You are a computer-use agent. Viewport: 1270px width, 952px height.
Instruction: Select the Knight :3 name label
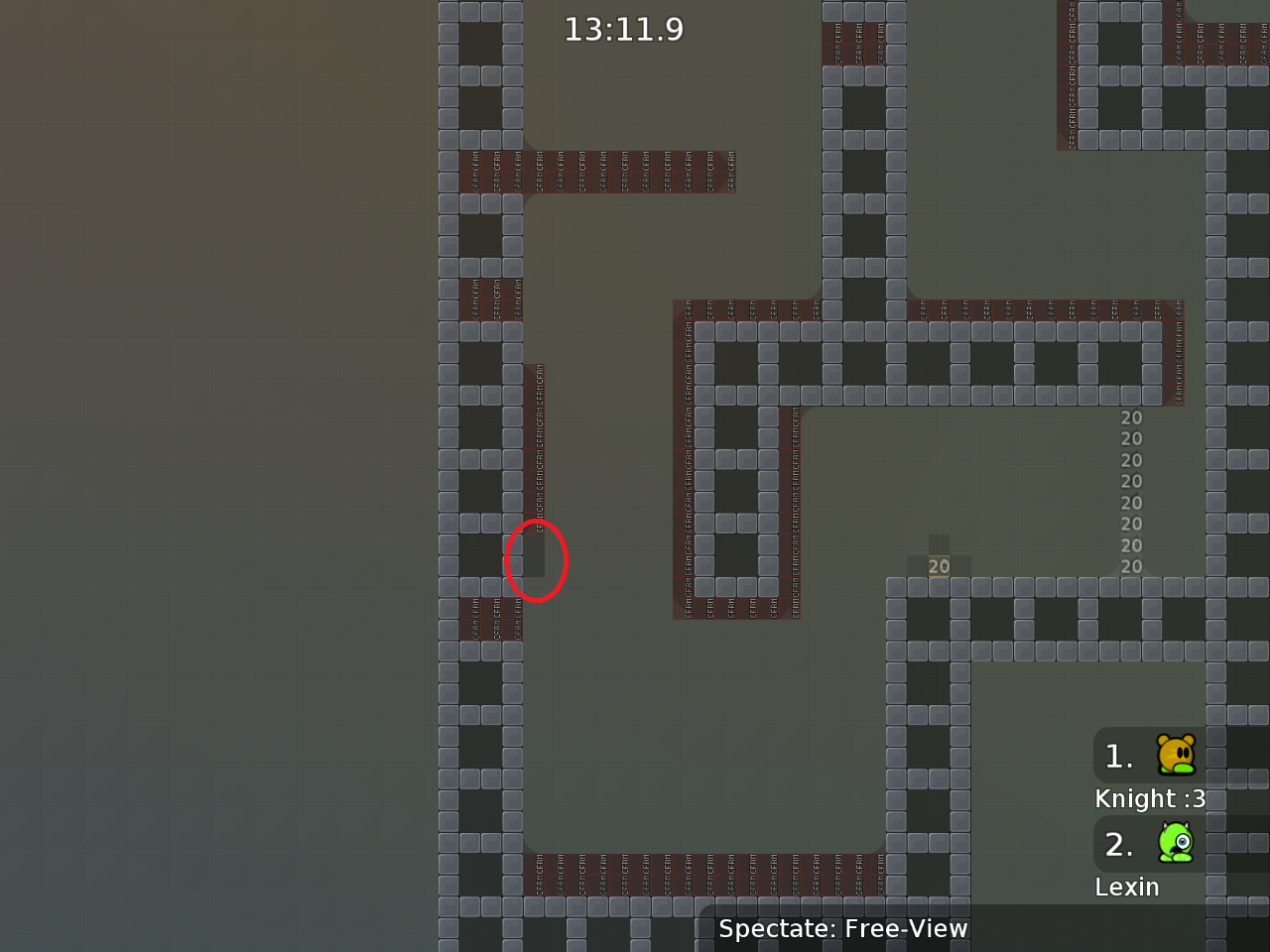click(x=1150, y=798)
